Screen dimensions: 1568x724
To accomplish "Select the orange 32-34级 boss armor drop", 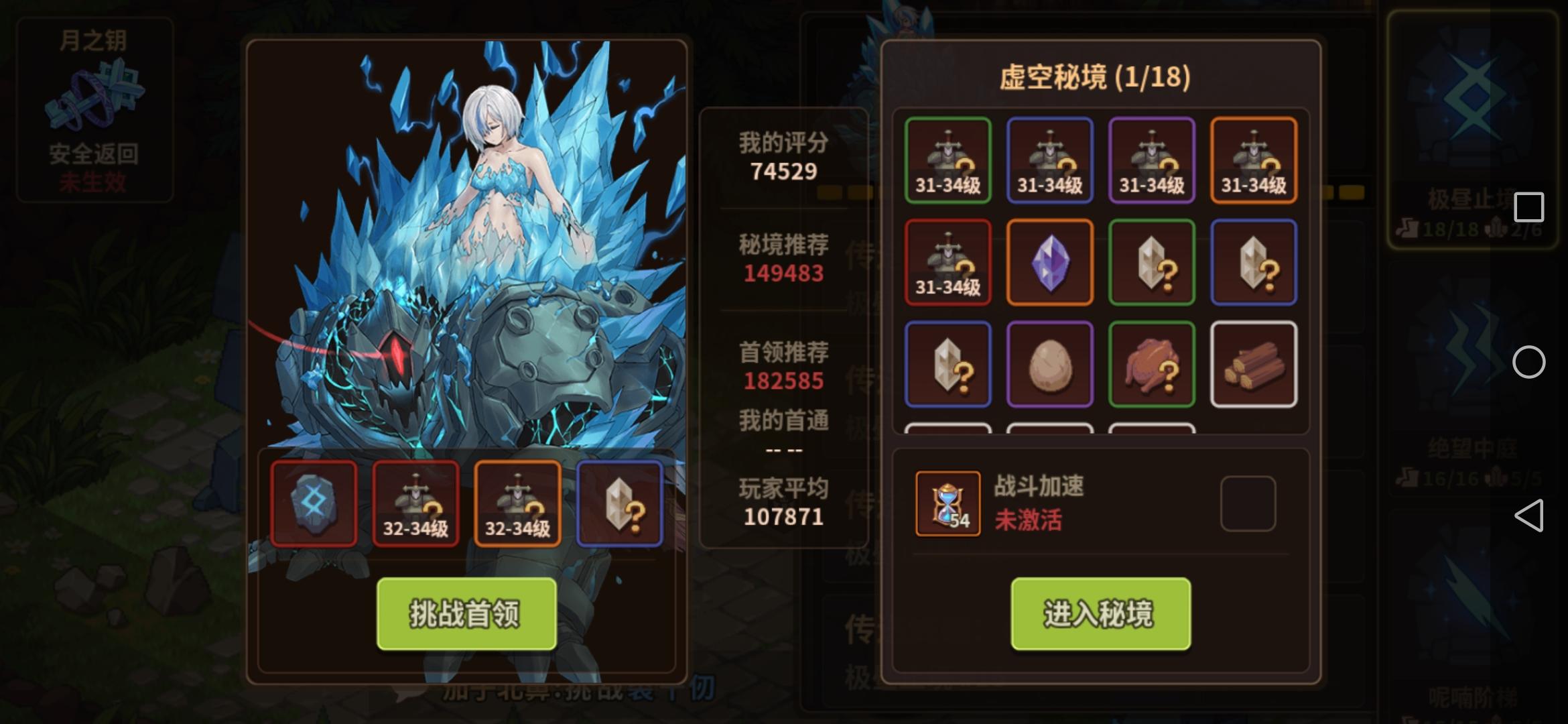I will tap(517, 503).
